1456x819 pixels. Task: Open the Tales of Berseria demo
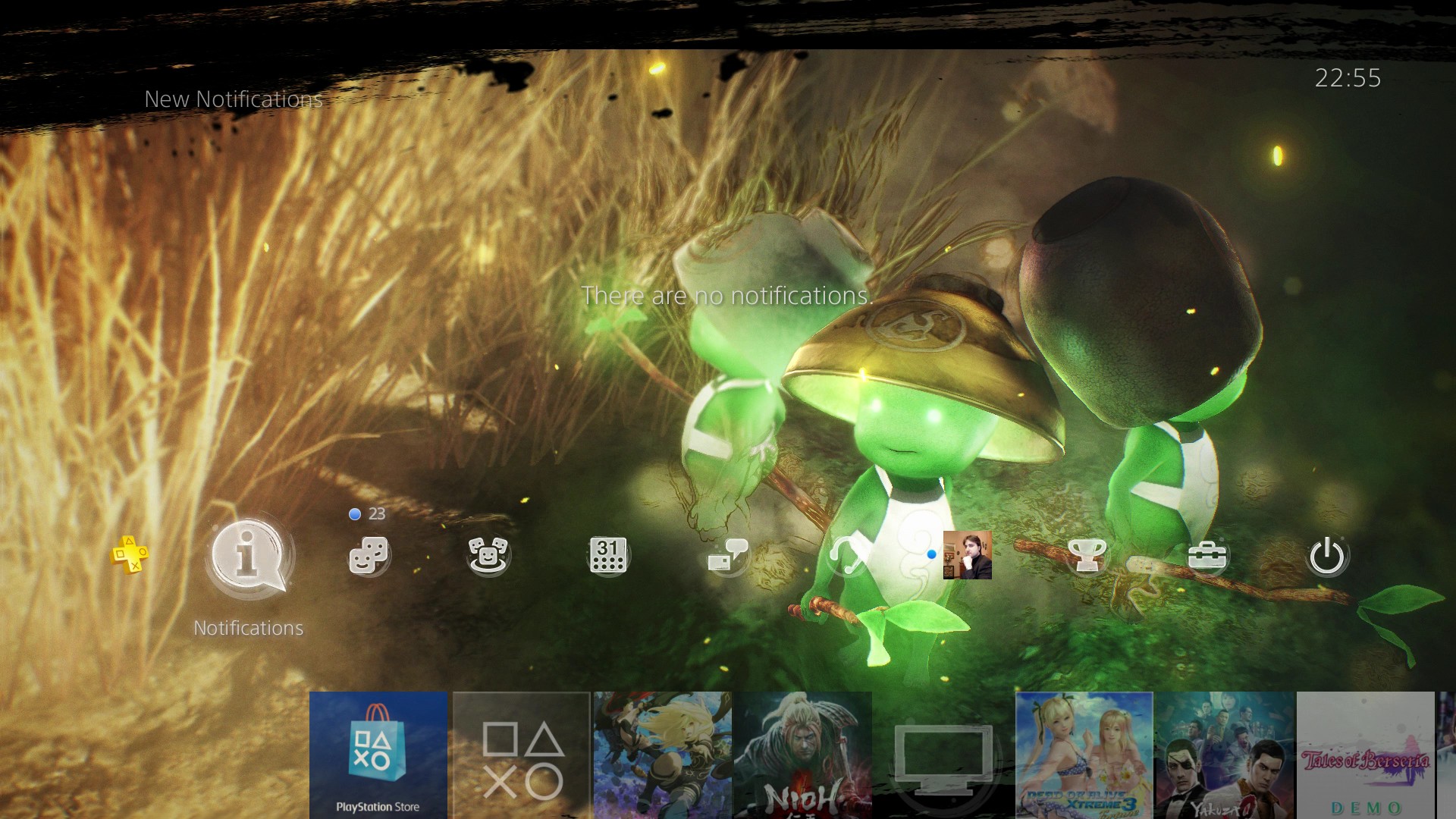(x=1365, y=755)
